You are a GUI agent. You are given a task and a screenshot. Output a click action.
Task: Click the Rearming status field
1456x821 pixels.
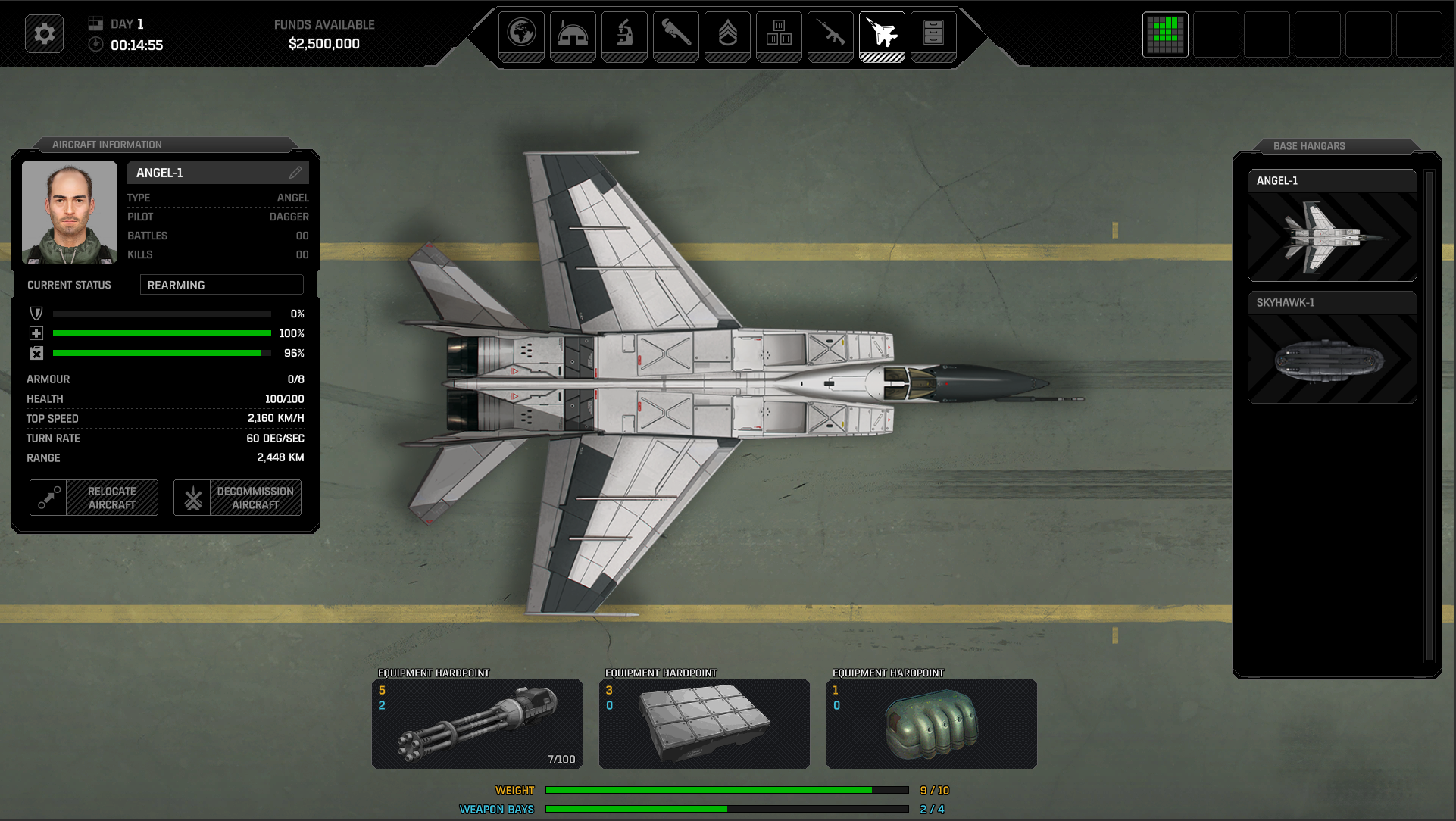(x=221, y=285)
